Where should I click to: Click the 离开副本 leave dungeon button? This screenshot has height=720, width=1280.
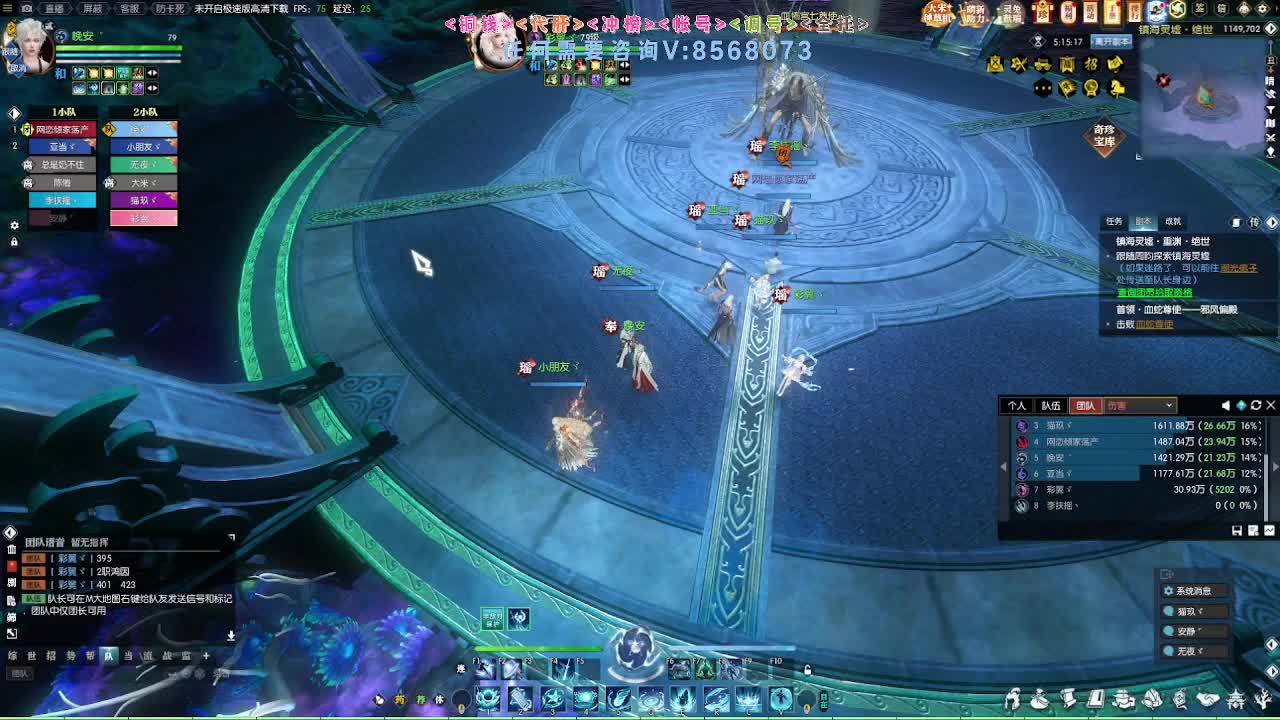point(1113,42)
